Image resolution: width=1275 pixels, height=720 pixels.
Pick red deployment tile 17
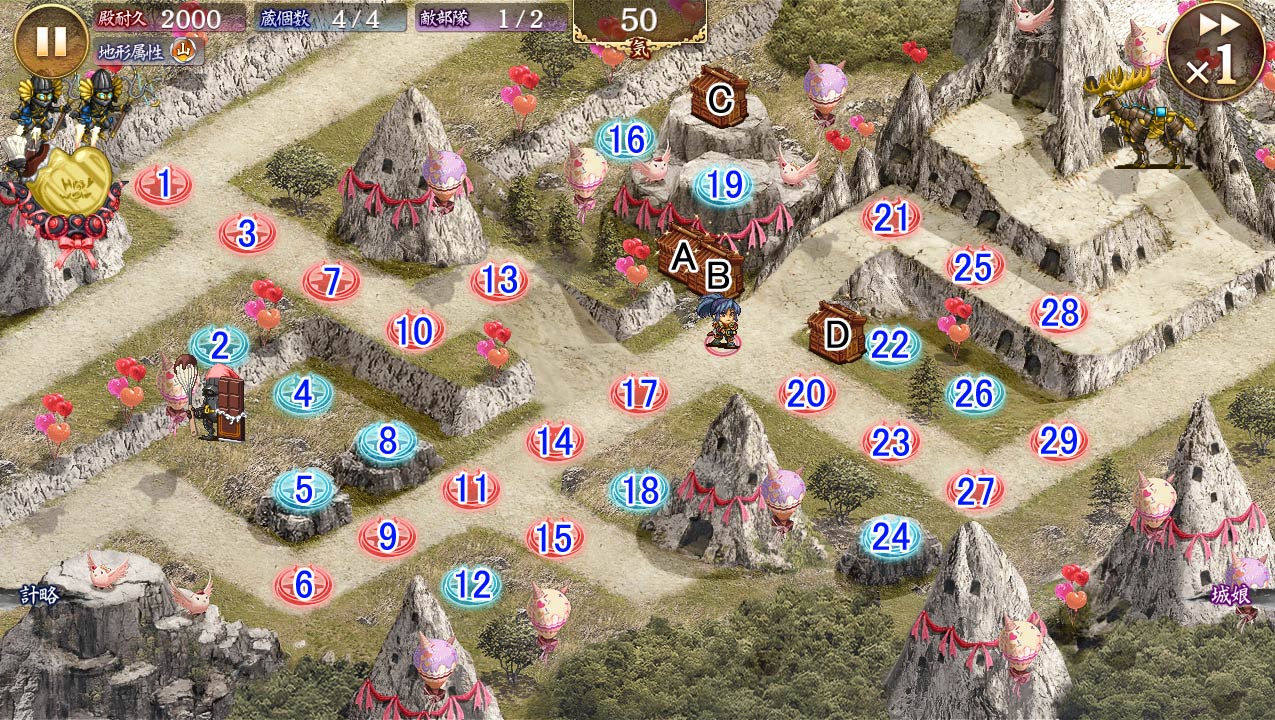[x=639, y=393]
